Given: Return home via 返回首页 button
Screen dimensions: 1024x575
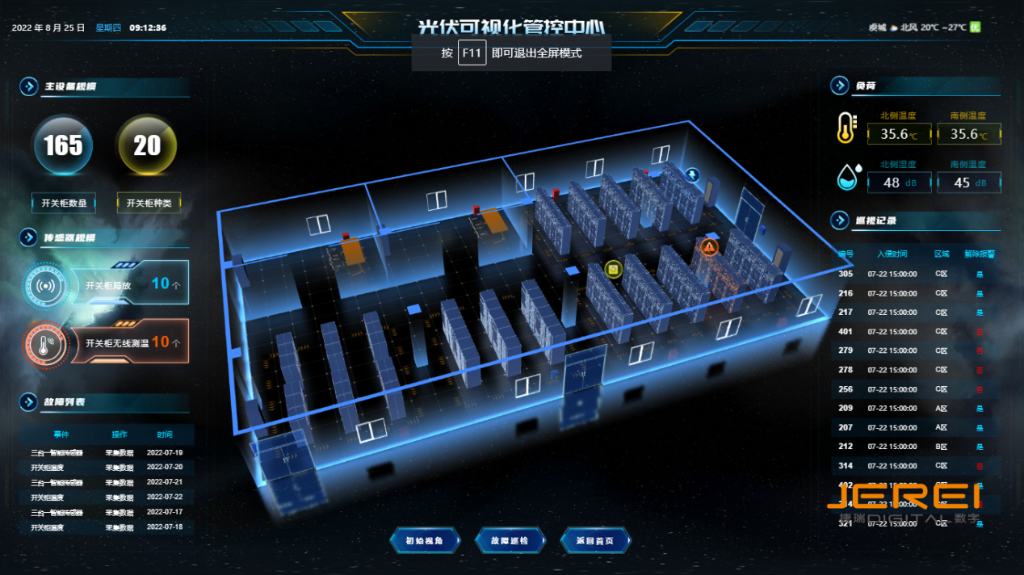Looking at the screenshot, I should tap(595, 541).
